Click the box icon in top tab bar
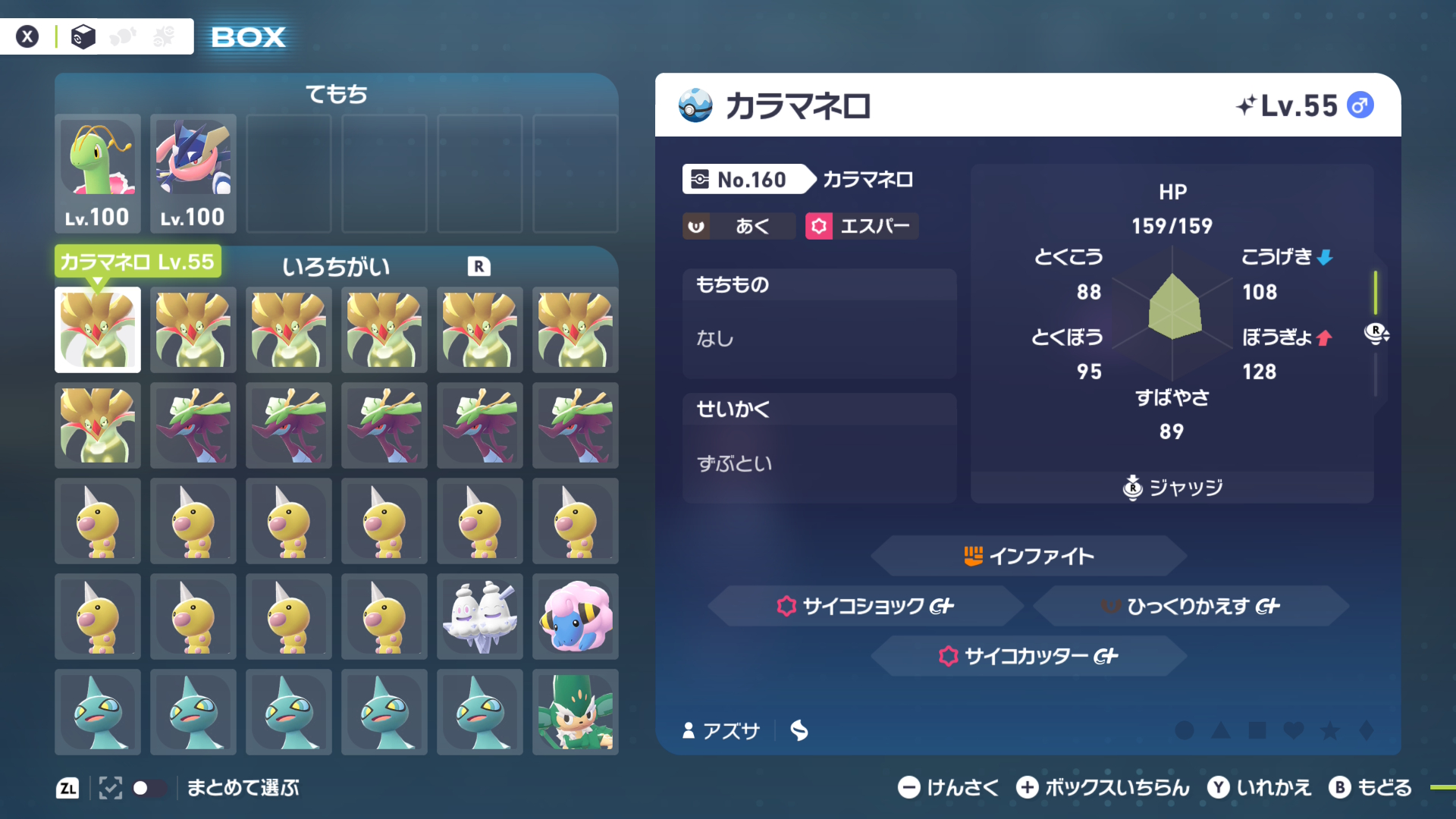1456x819 pixels. (x=83, y=36)
